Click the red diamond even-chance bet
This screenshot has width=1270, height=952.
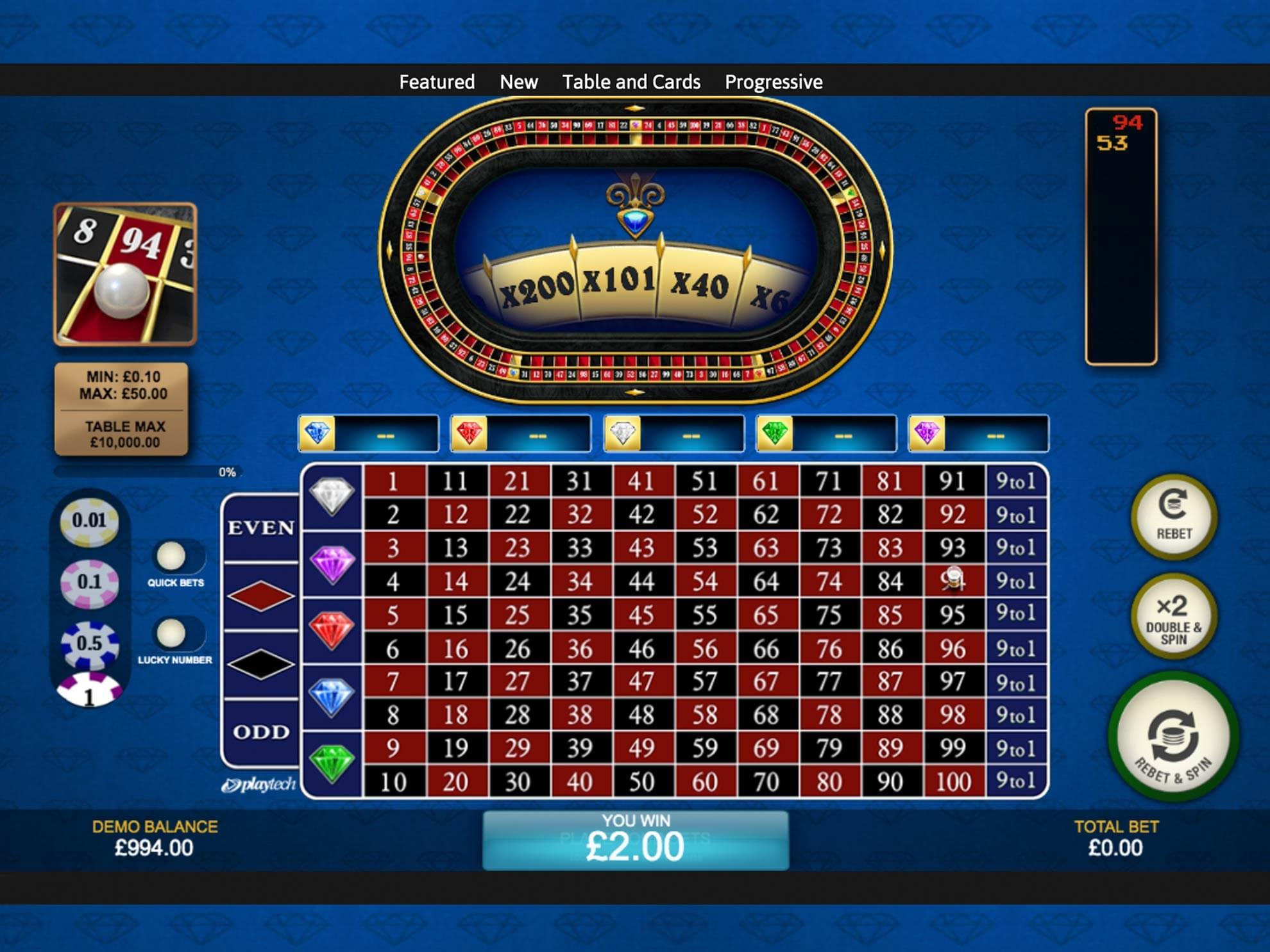coord(260,596)
